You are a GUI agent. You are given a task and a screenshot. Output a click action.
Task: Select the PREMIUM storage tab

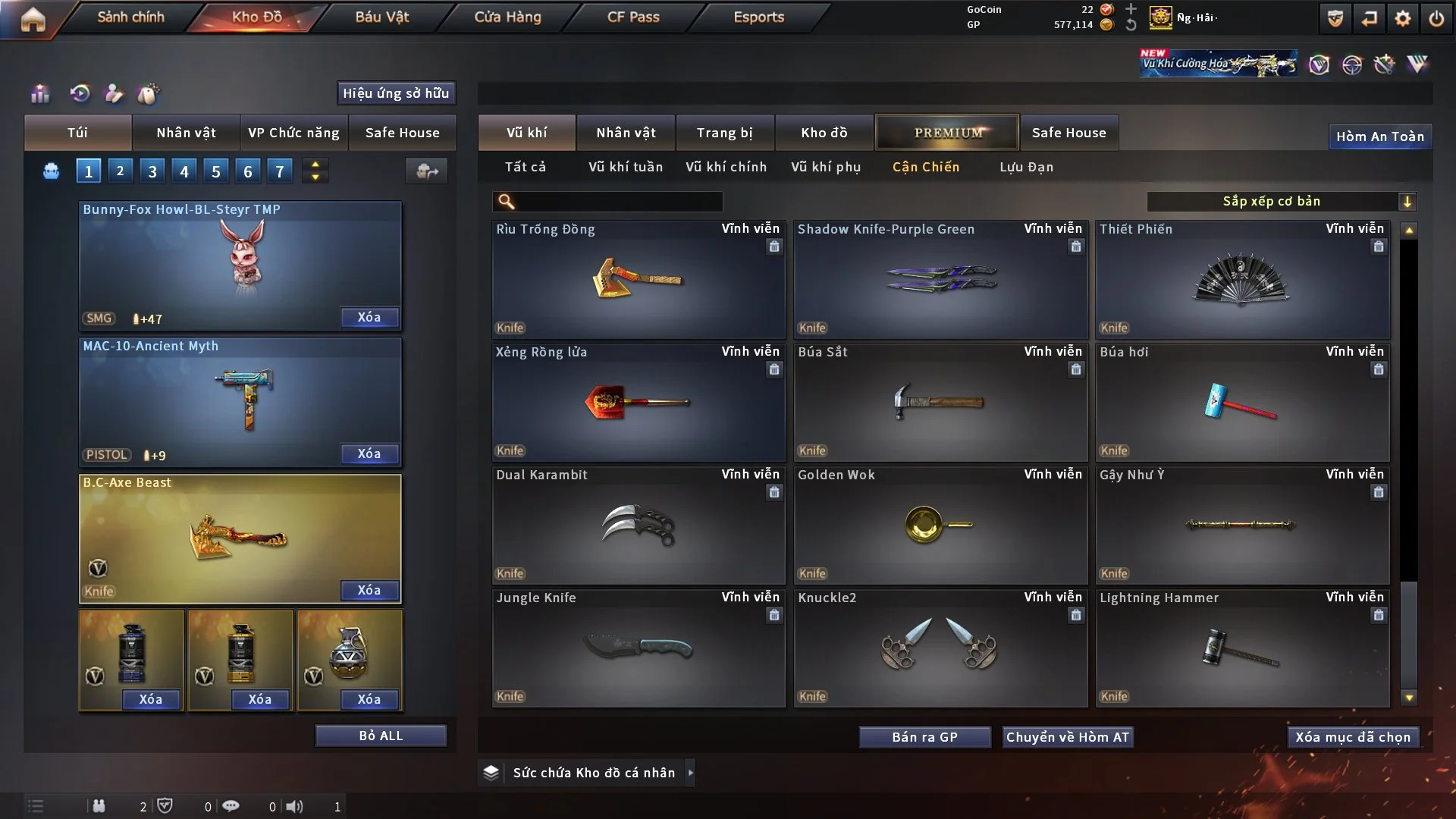[947, 133]
